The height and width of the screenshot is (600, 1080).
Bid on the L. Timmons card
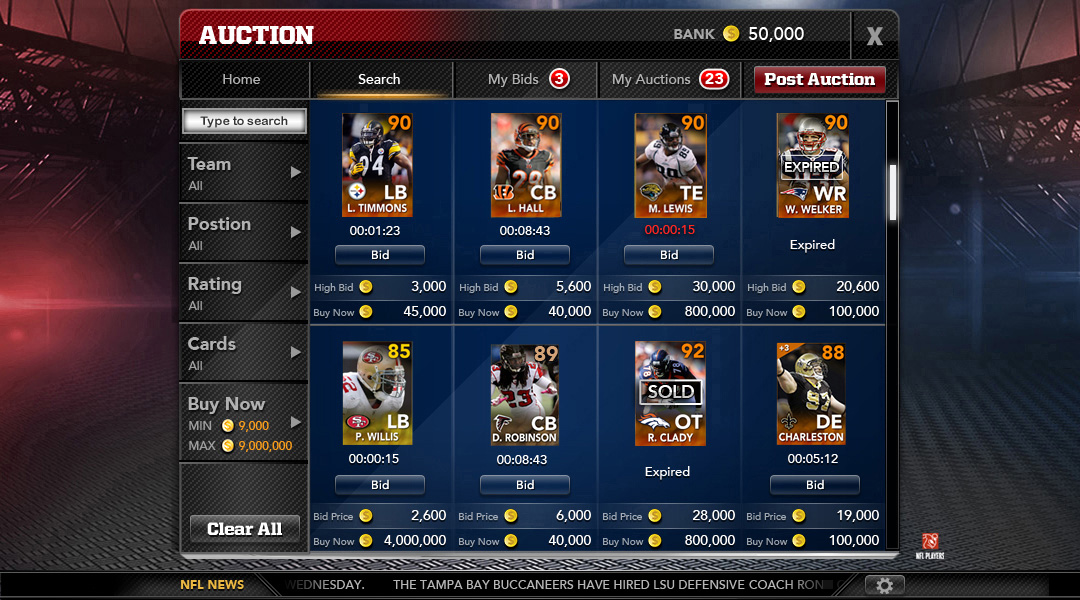pos(380,255)
